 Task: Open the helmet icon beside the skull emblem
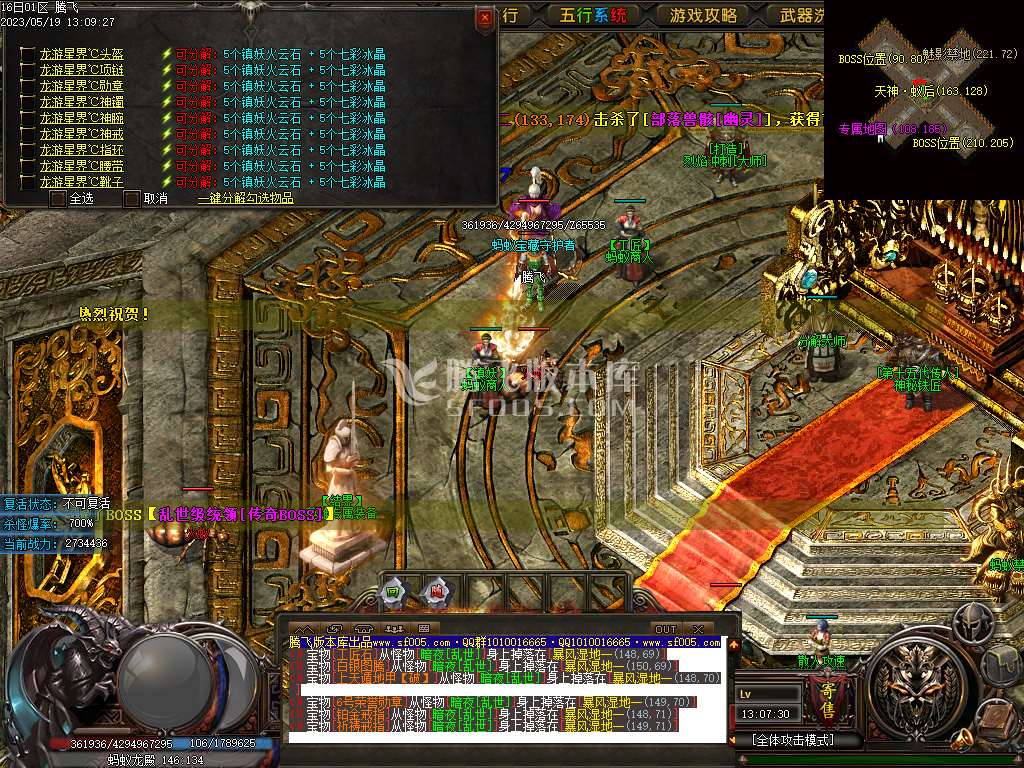pos(971,623)
